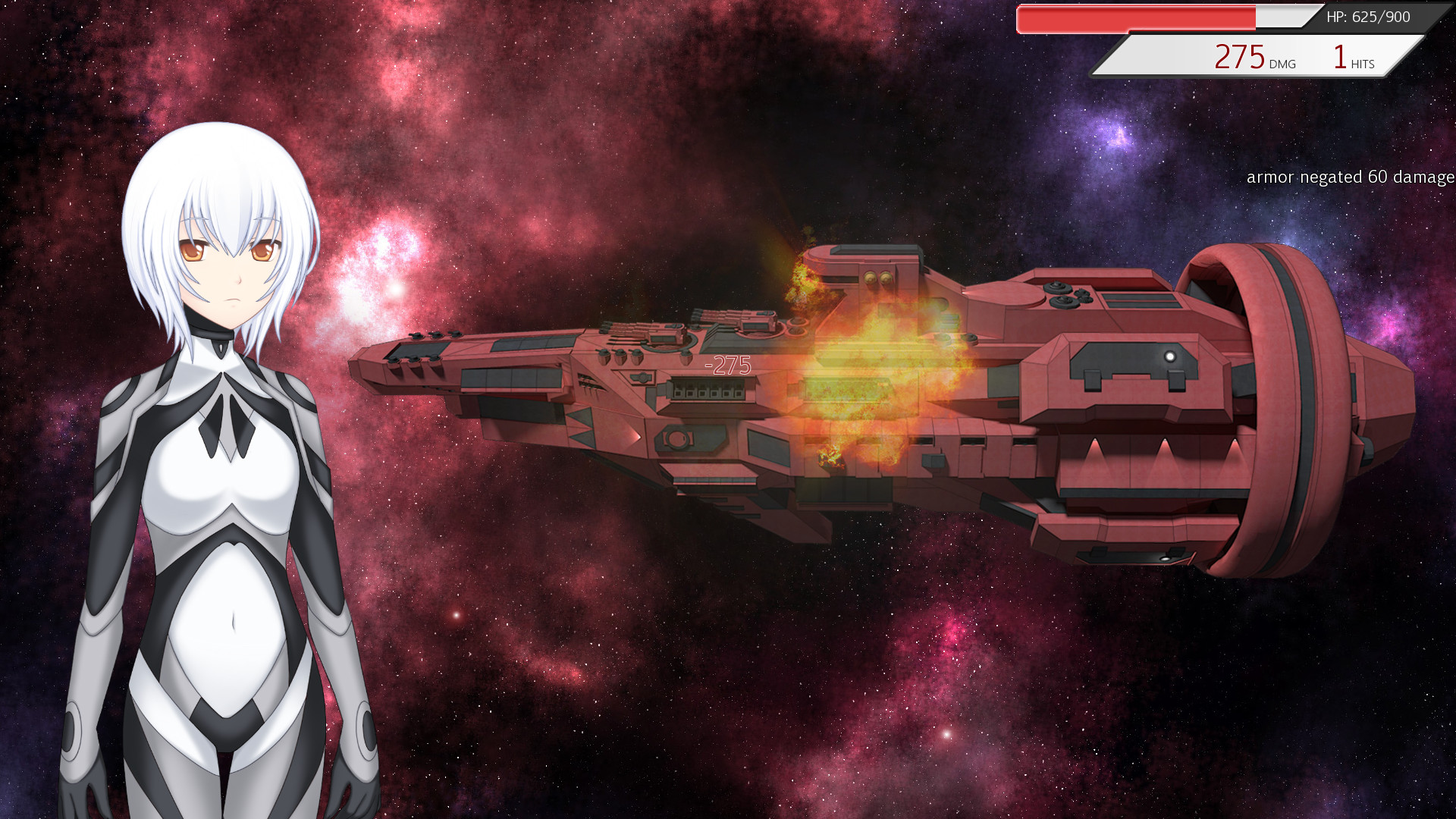Click the white sensor dot on the hull
Screen dimensions: 1456x819
[x=1169, y=355]
